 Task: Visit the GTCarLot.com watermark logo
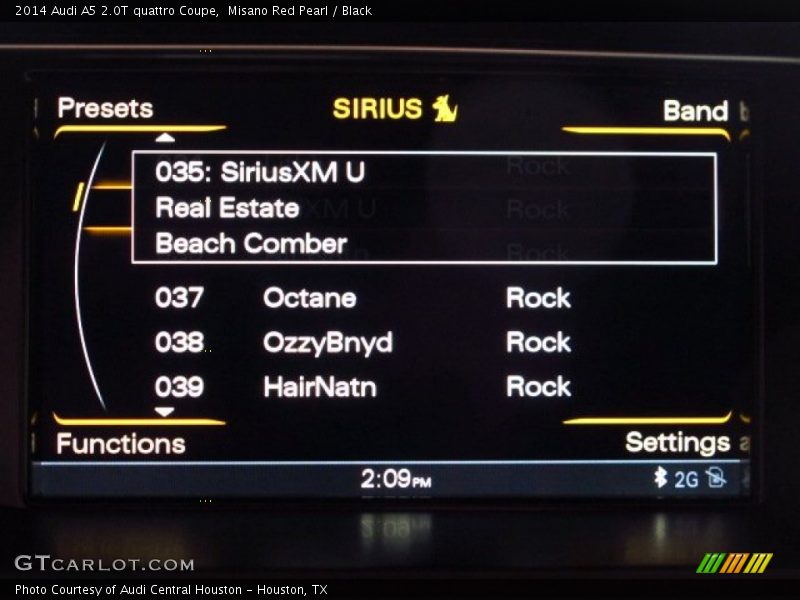[x=104, y=563]
